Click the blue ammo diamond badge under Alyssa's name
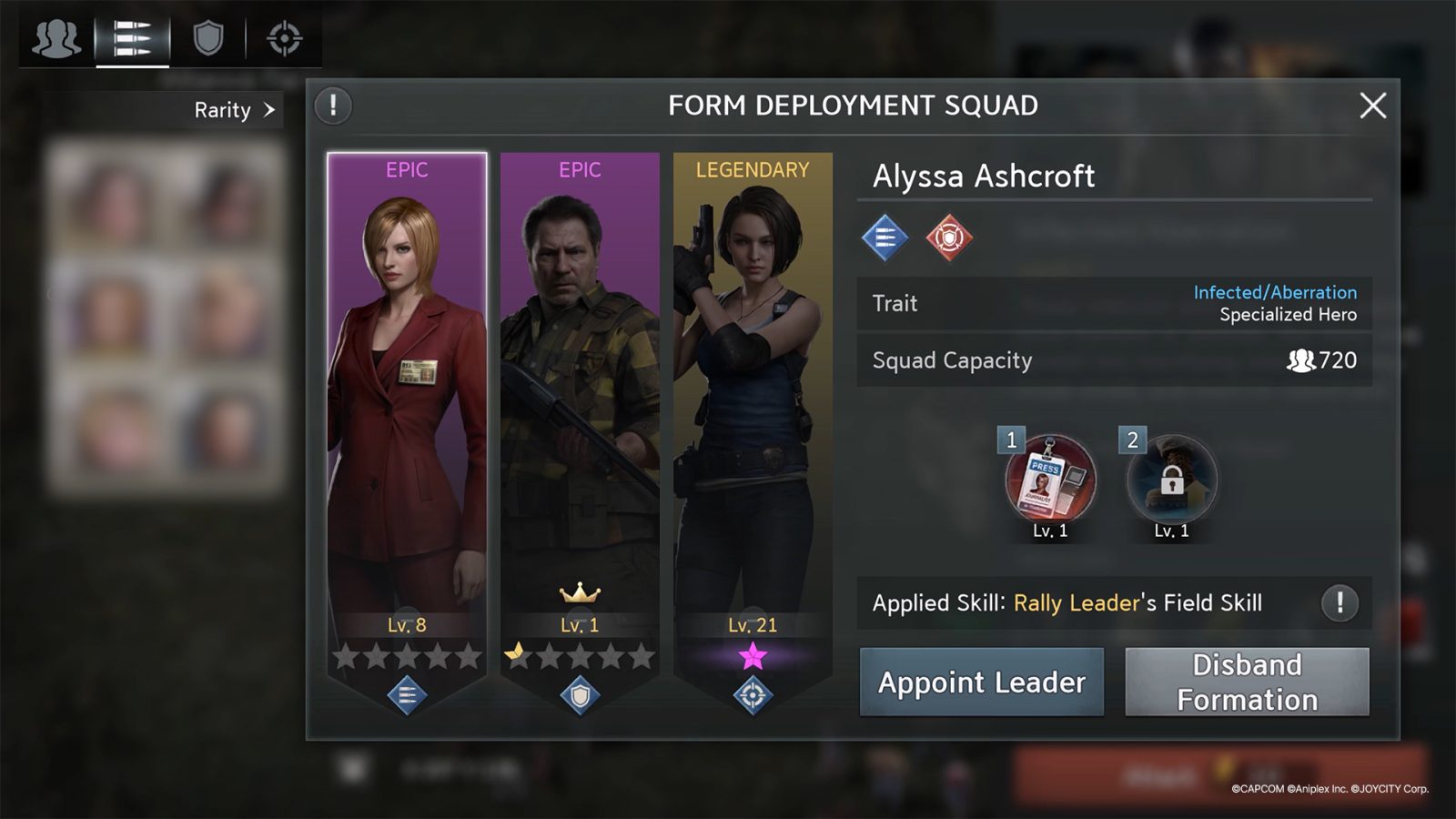1456x819 pixels. click(884, 238)
